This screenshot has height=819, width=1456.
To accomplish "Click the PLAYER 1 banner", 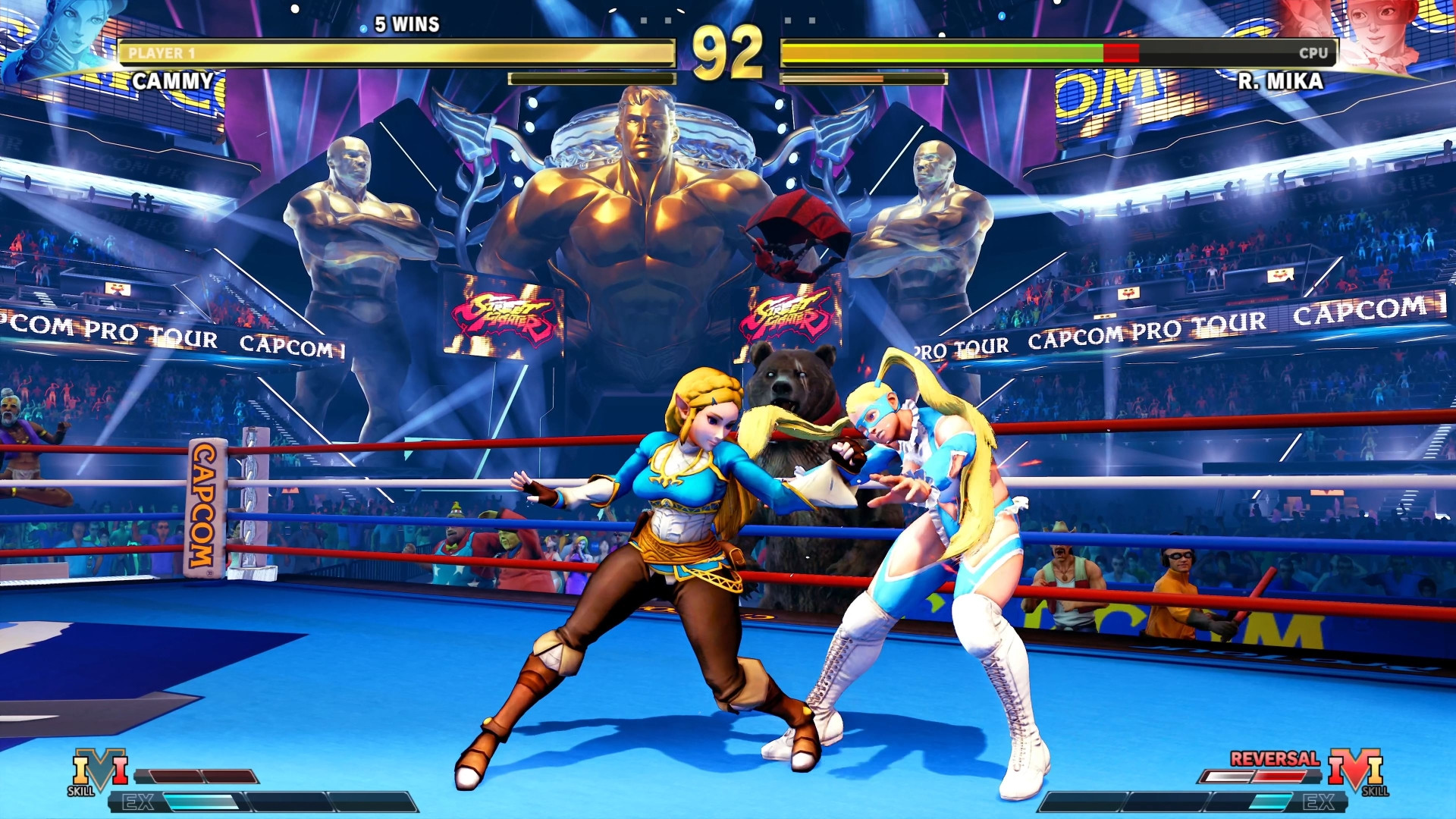I will [x=163, y=53].
